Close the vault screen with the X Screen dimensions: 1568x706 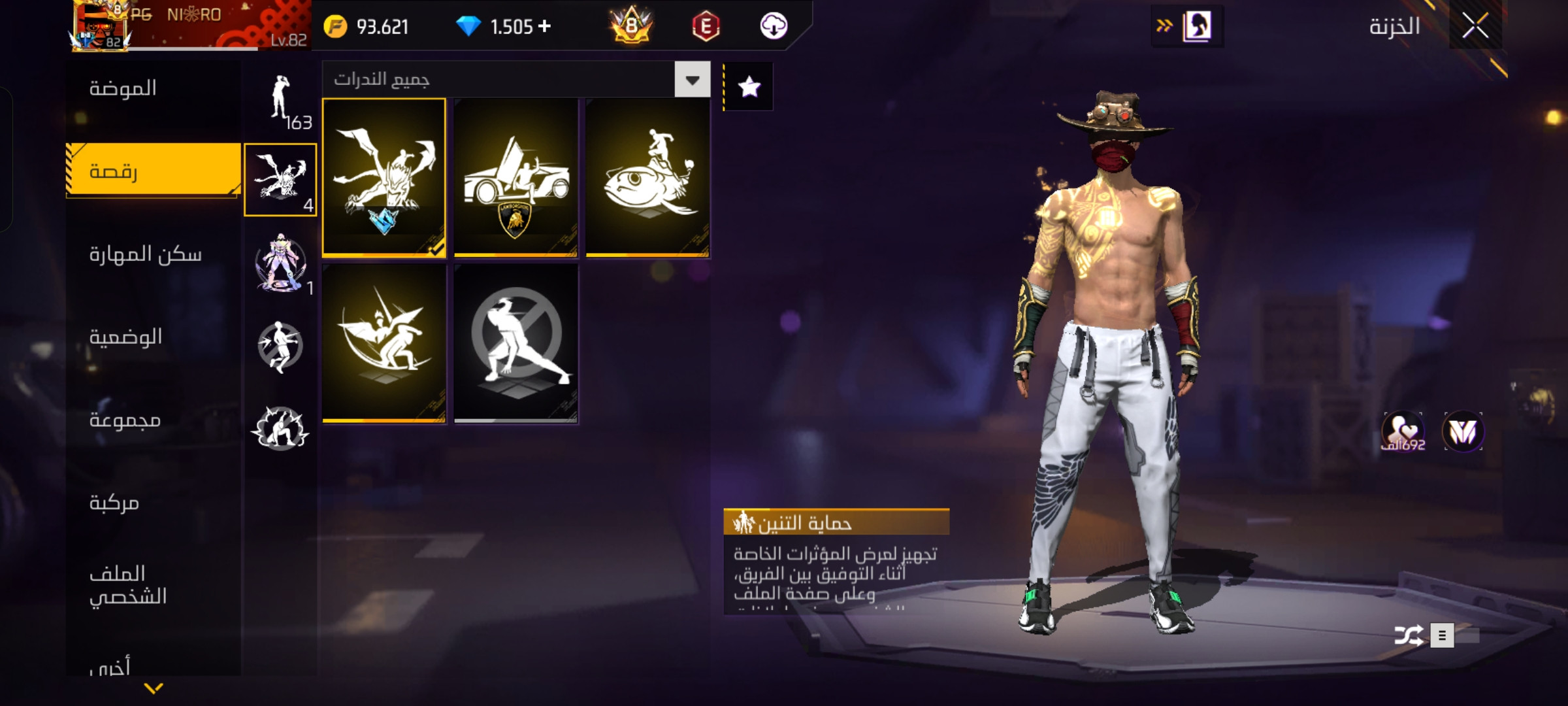click(1475, 26)
